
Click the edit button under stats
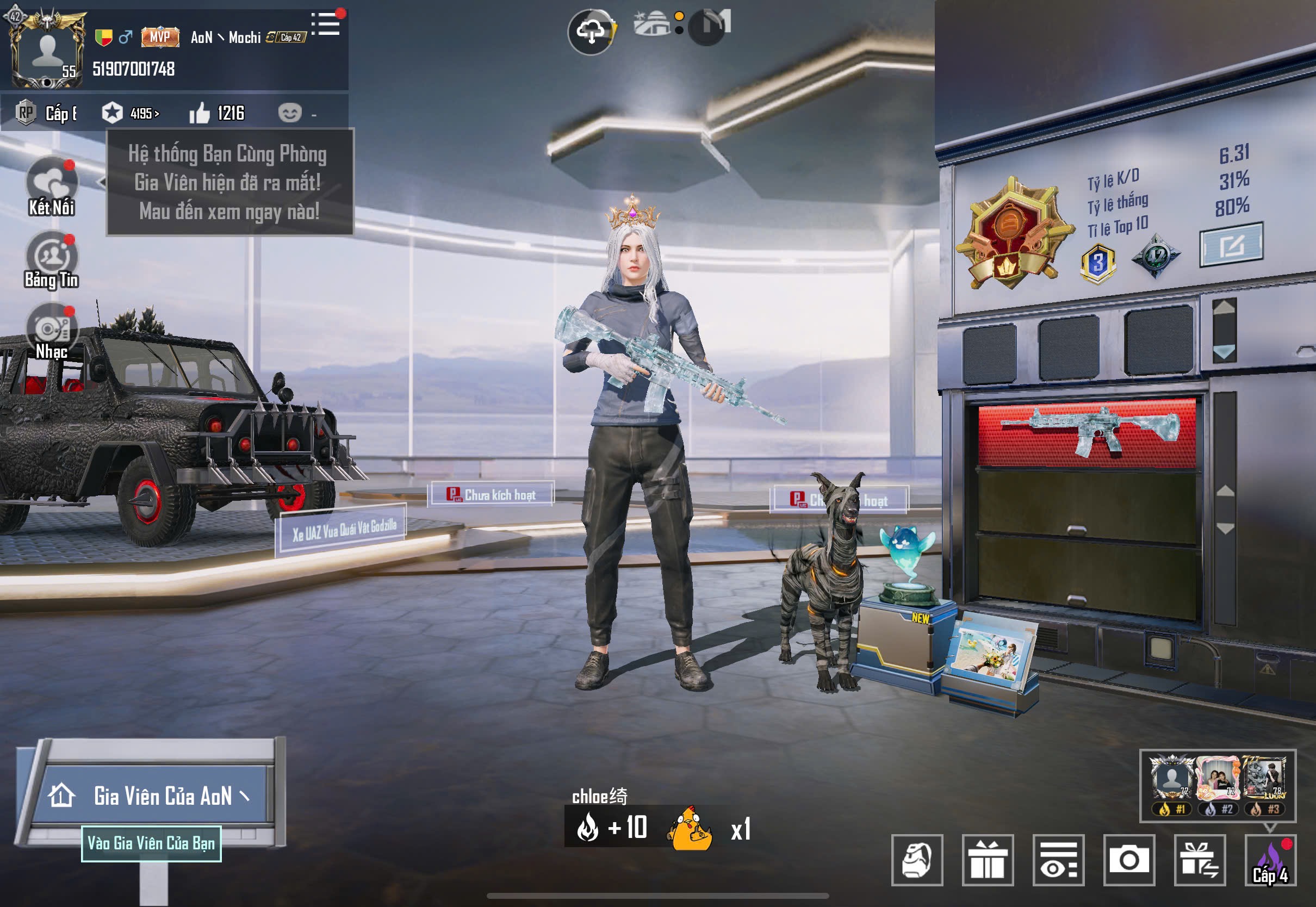point(1231,245)
